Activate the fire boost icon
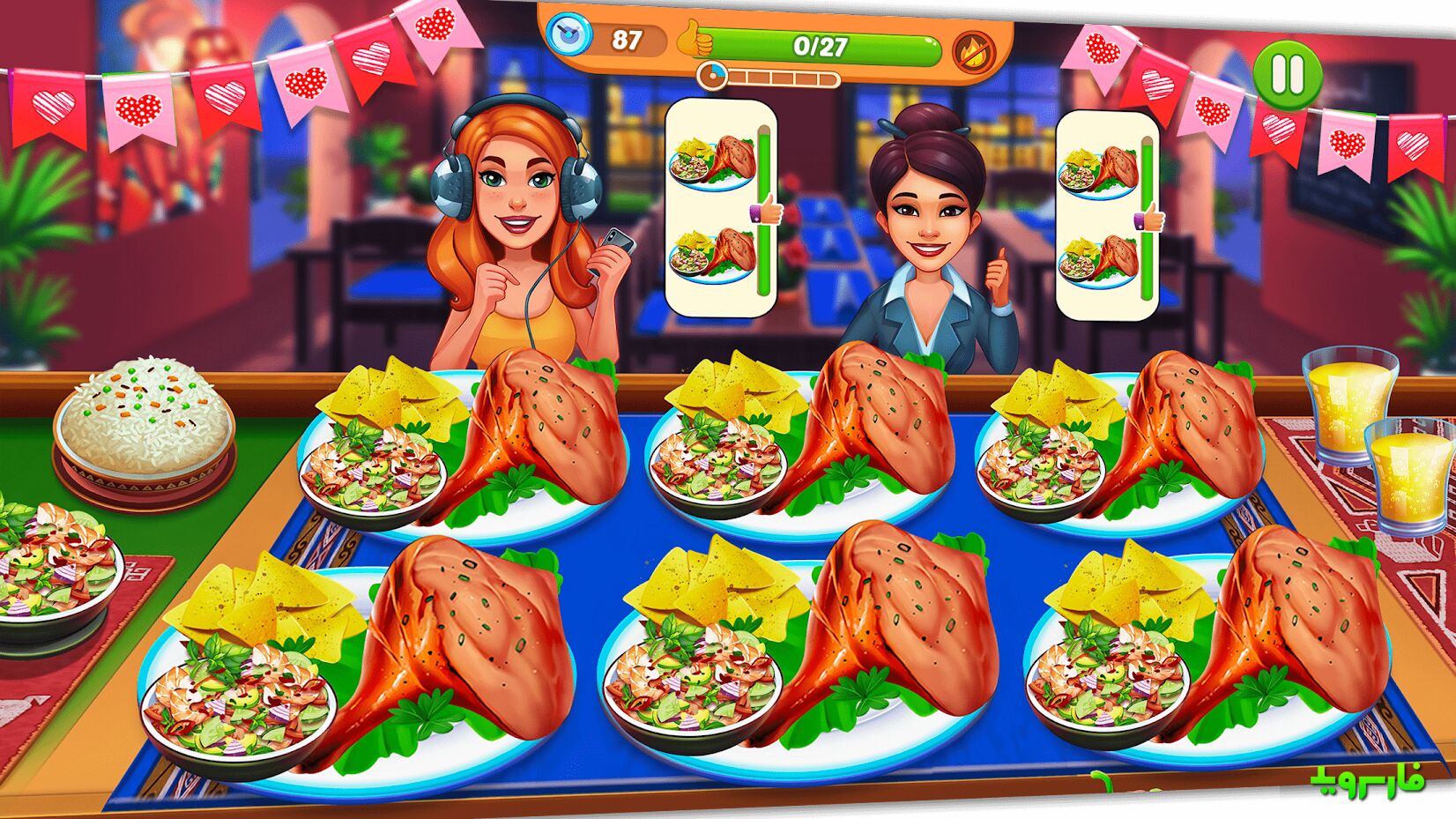The width and height of the screenshot is (1456, 819). click(x=972, y=49)
